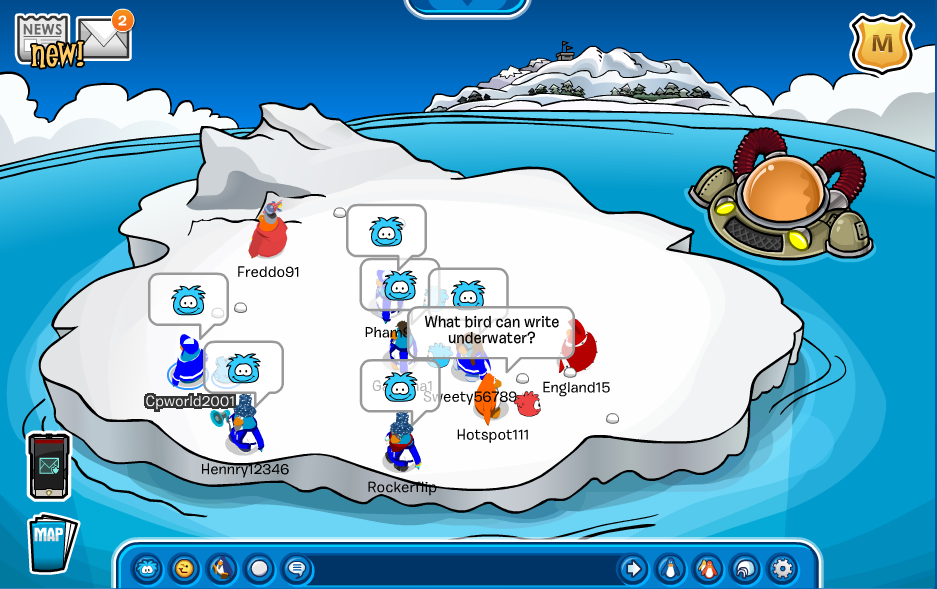Image resolution: width=937 pixels, height=589 pixels.
Task: Click the gold moderator M badge
Action: pyautogui.click(x=881, y=44)
